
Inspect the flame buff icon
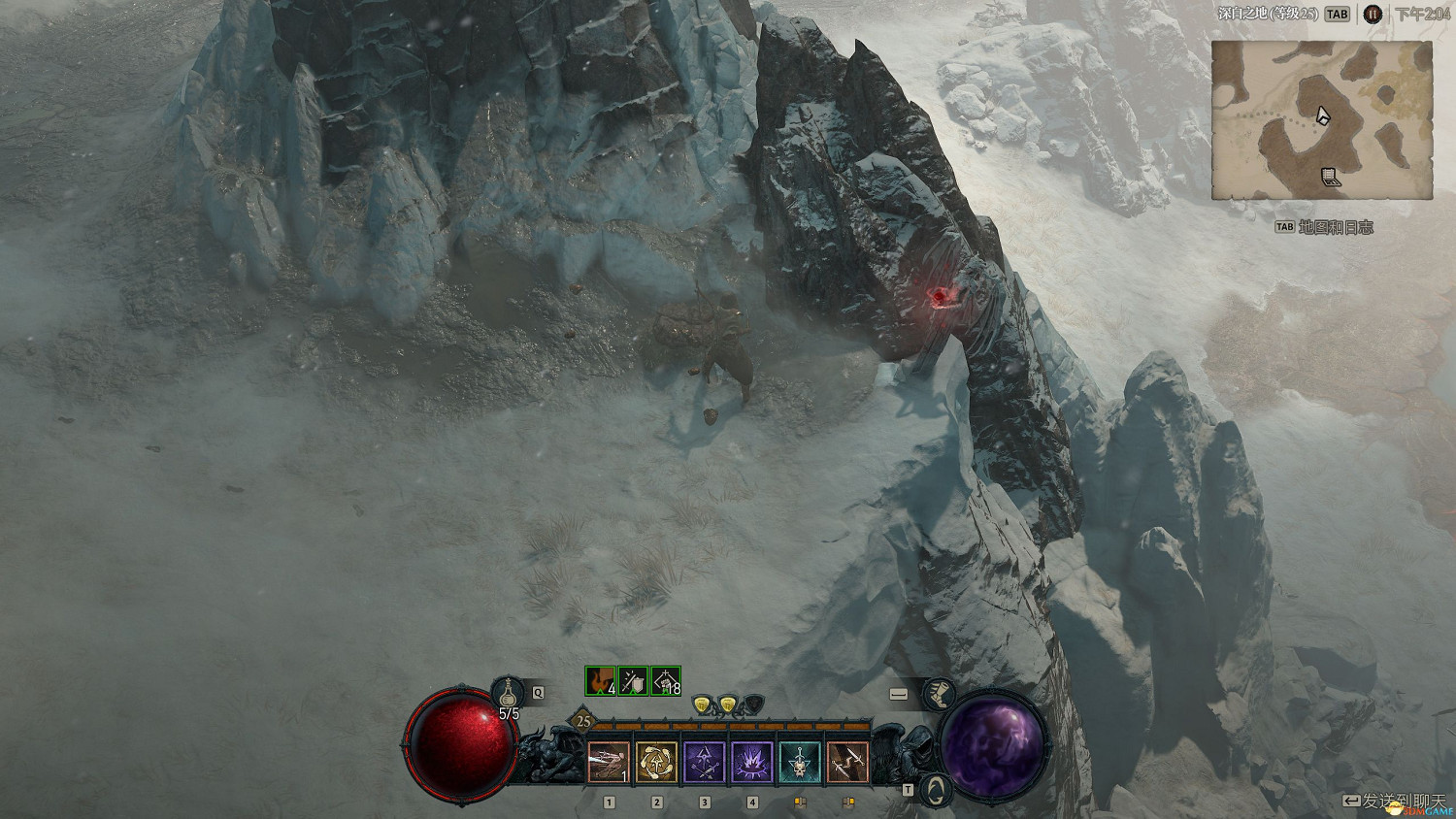[x=601, y=681]
